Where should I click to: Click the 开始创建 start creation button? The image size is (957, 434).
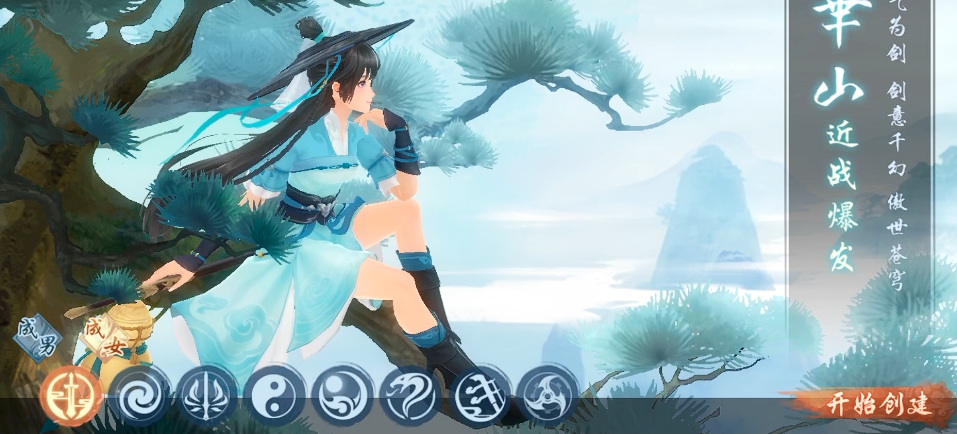coord(877,405)
